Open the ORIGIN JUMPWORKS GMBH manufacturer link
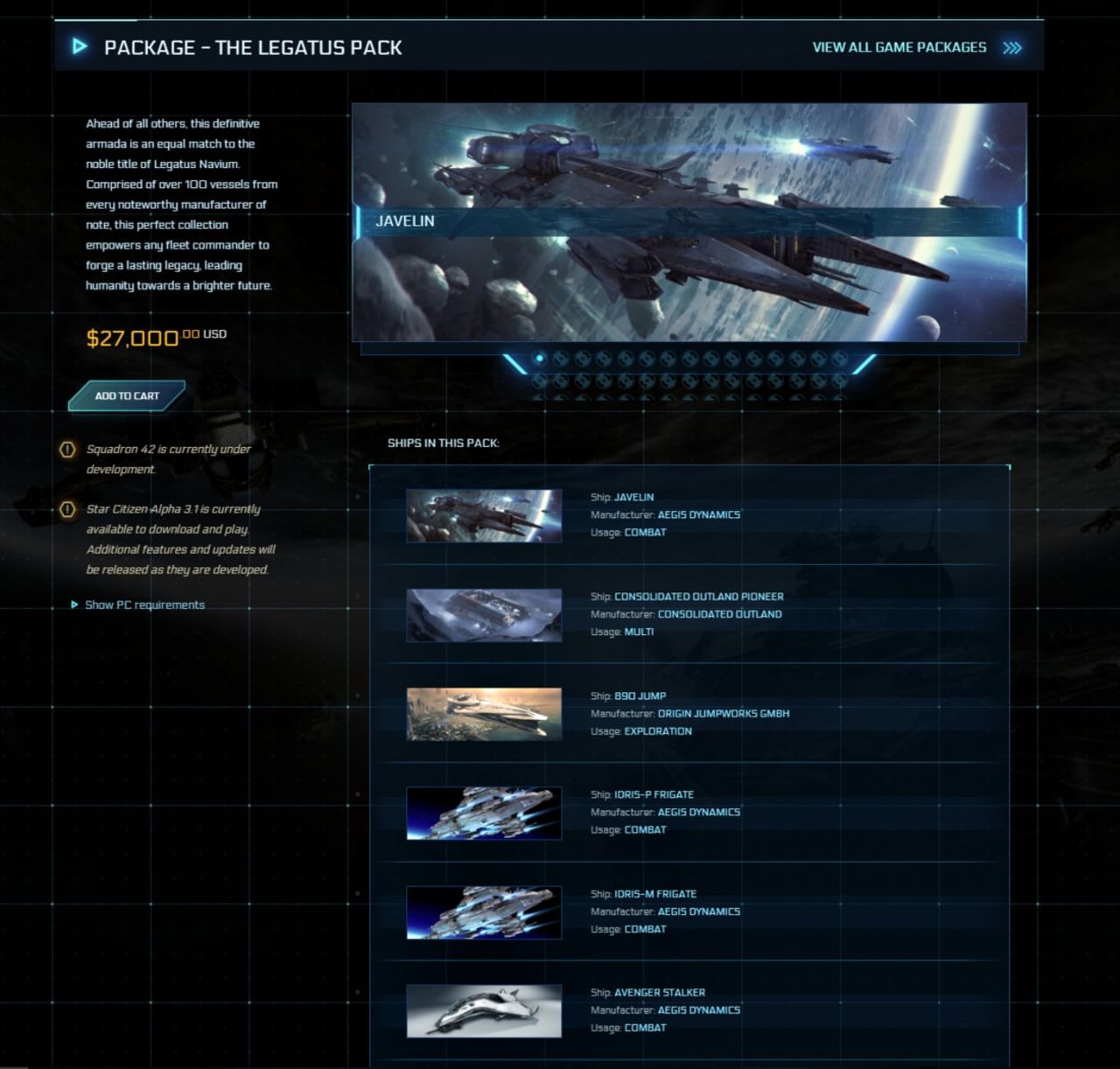1120x1069 pixels. [724, 713]
